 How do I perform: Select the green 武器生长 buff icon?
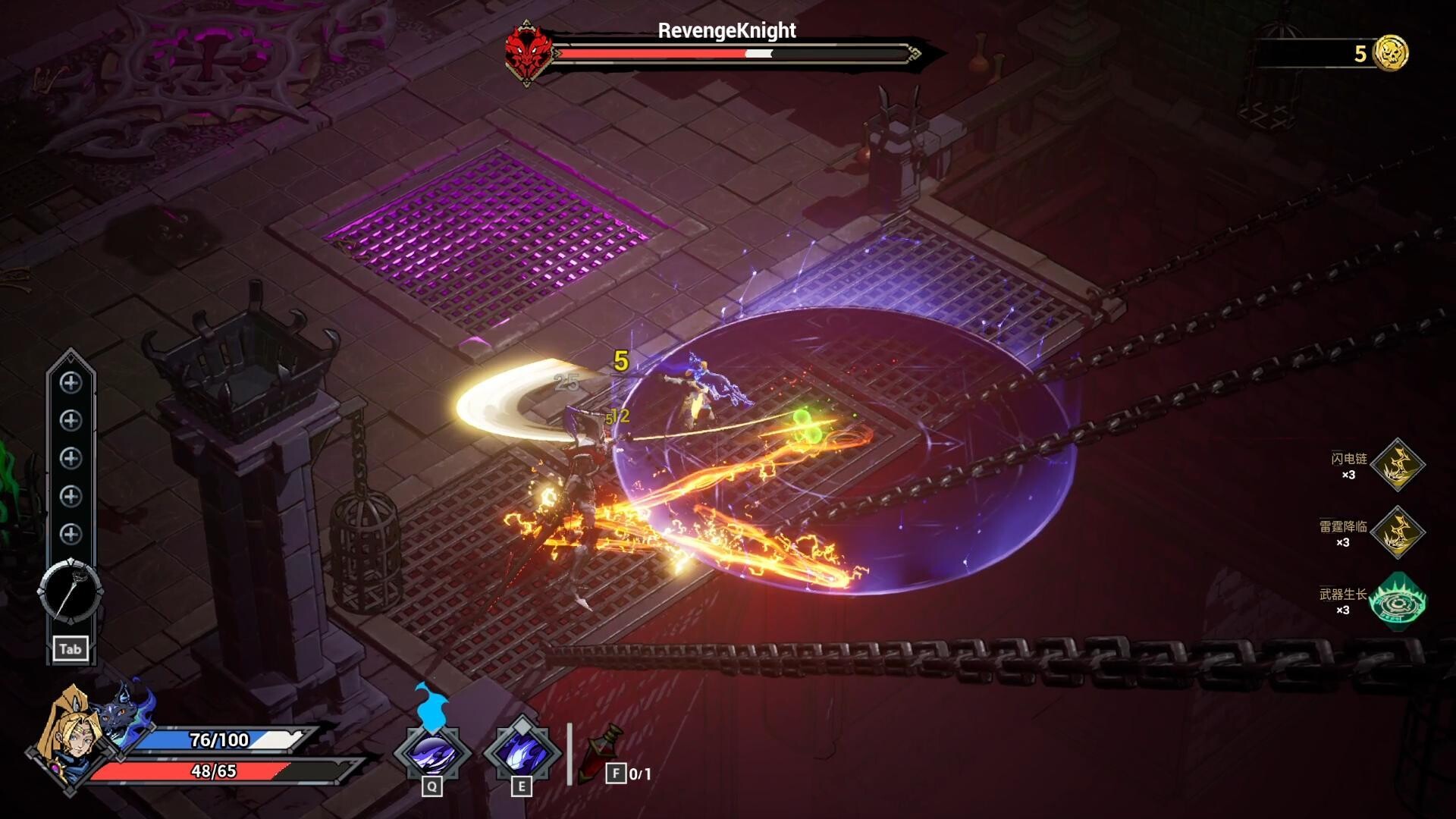tap(1398, 601)
